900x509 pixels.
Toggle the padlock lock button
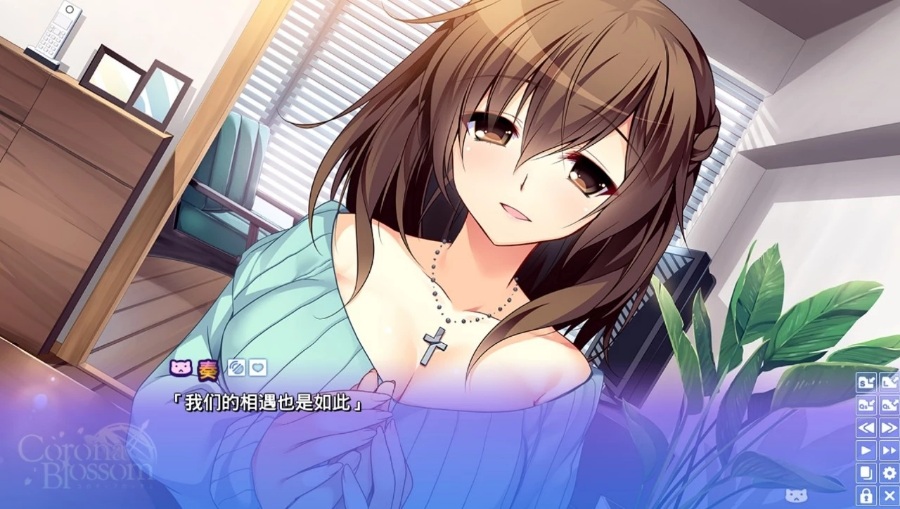866,496
